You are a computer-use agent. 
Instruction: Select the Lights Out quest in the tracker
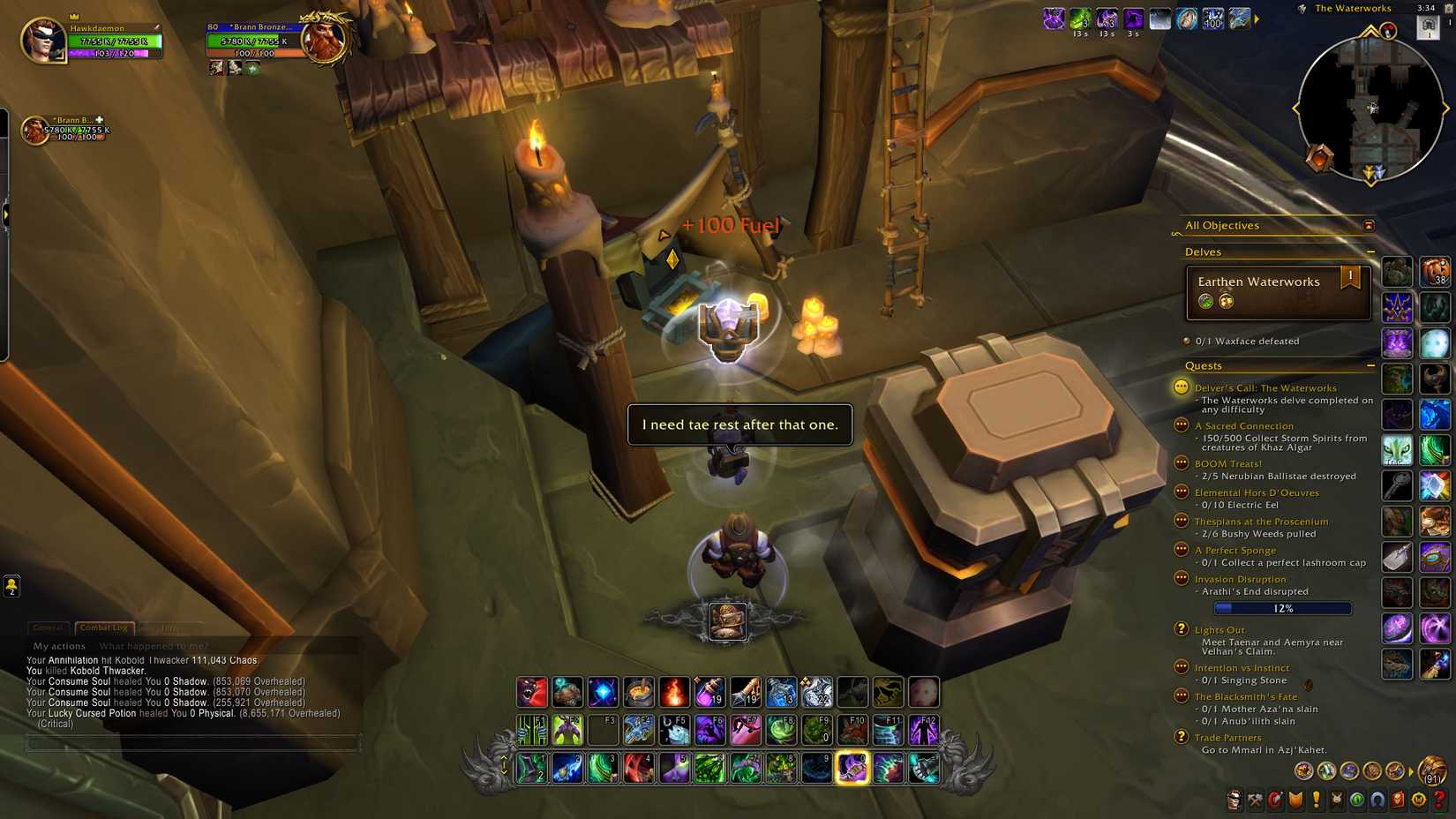1221,629
